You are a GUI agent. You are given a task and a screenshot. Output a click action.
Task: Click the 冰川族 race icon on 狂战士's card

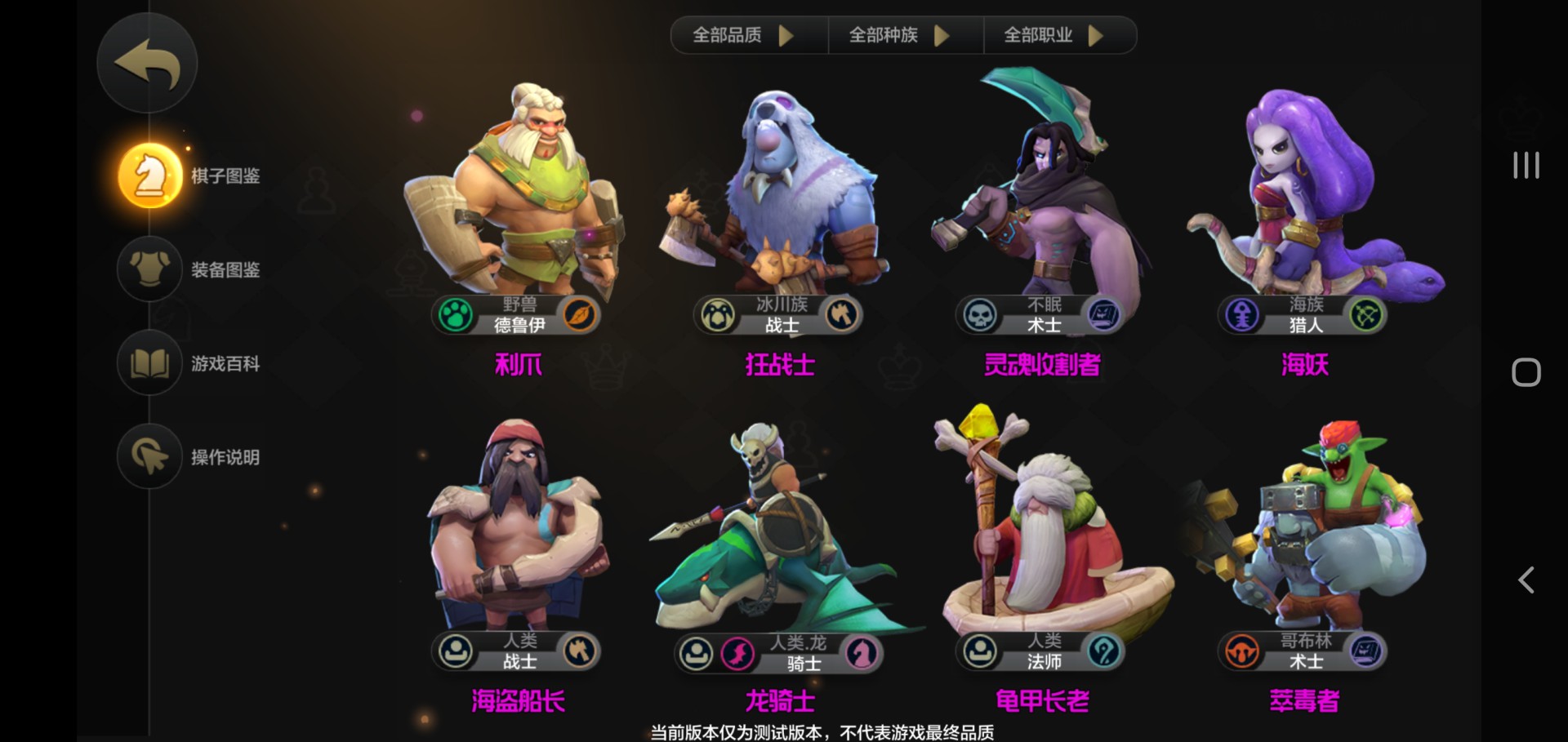coord(719,315)
